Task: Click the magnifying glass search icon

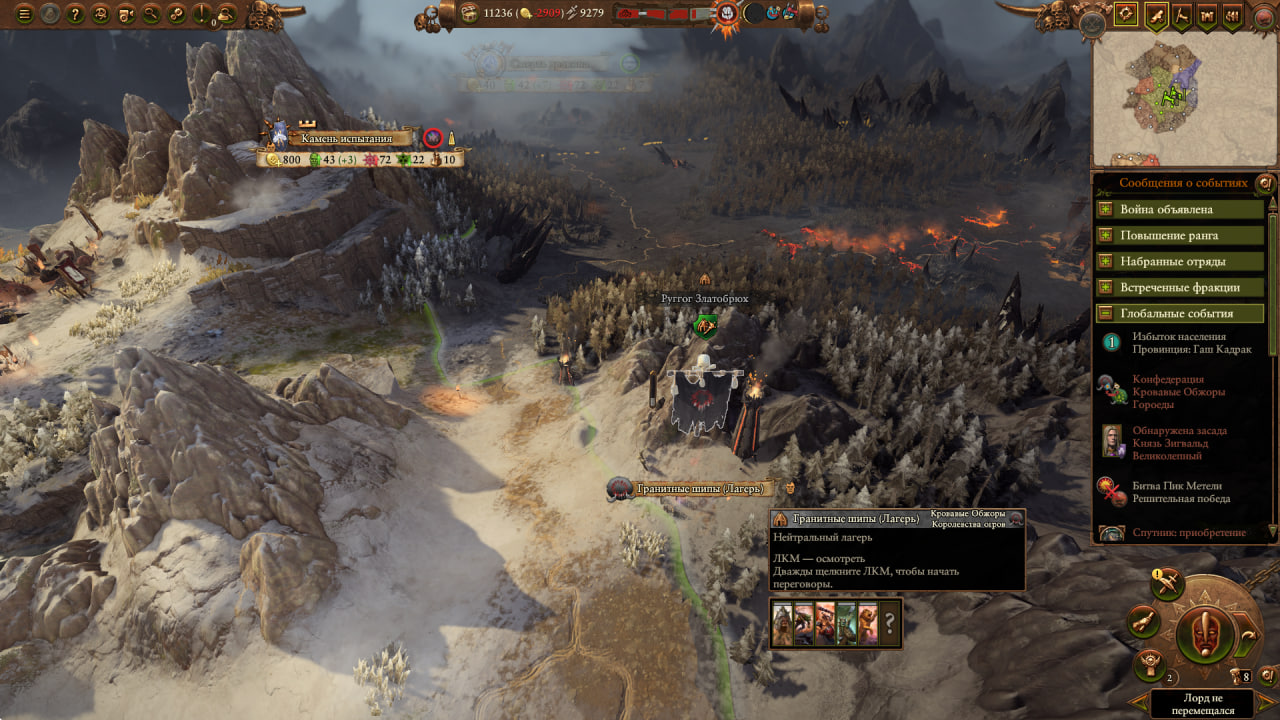Action: [150, 13]
